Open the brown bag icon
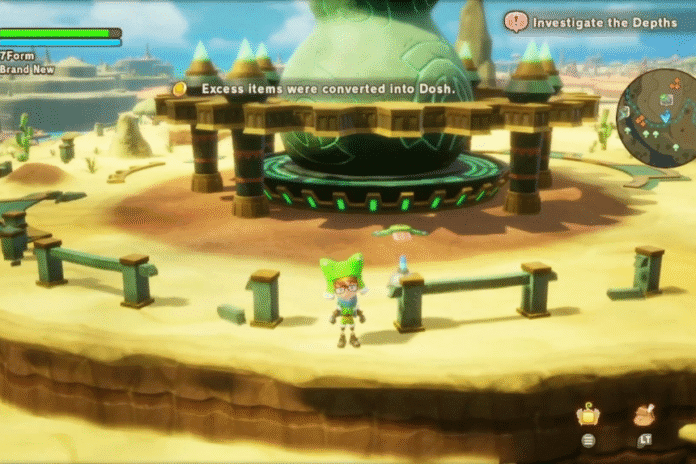Screen dimensions: 696x464 644,414
